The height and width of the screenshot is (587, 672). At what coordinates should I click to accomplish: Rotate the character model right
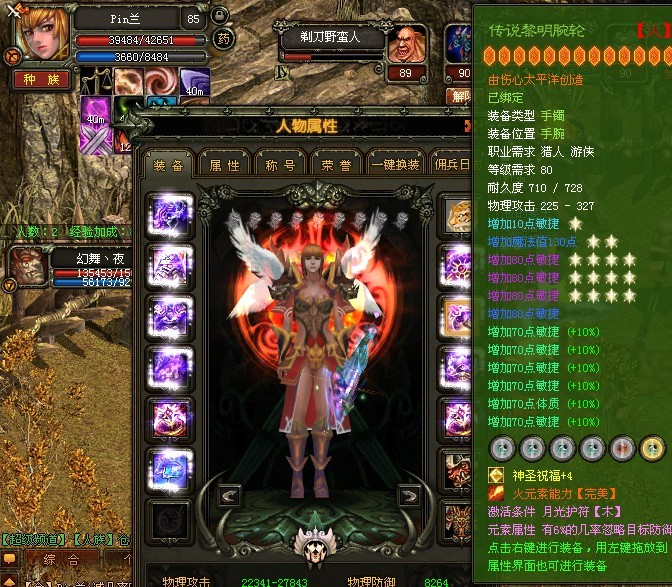pos(409,495)
